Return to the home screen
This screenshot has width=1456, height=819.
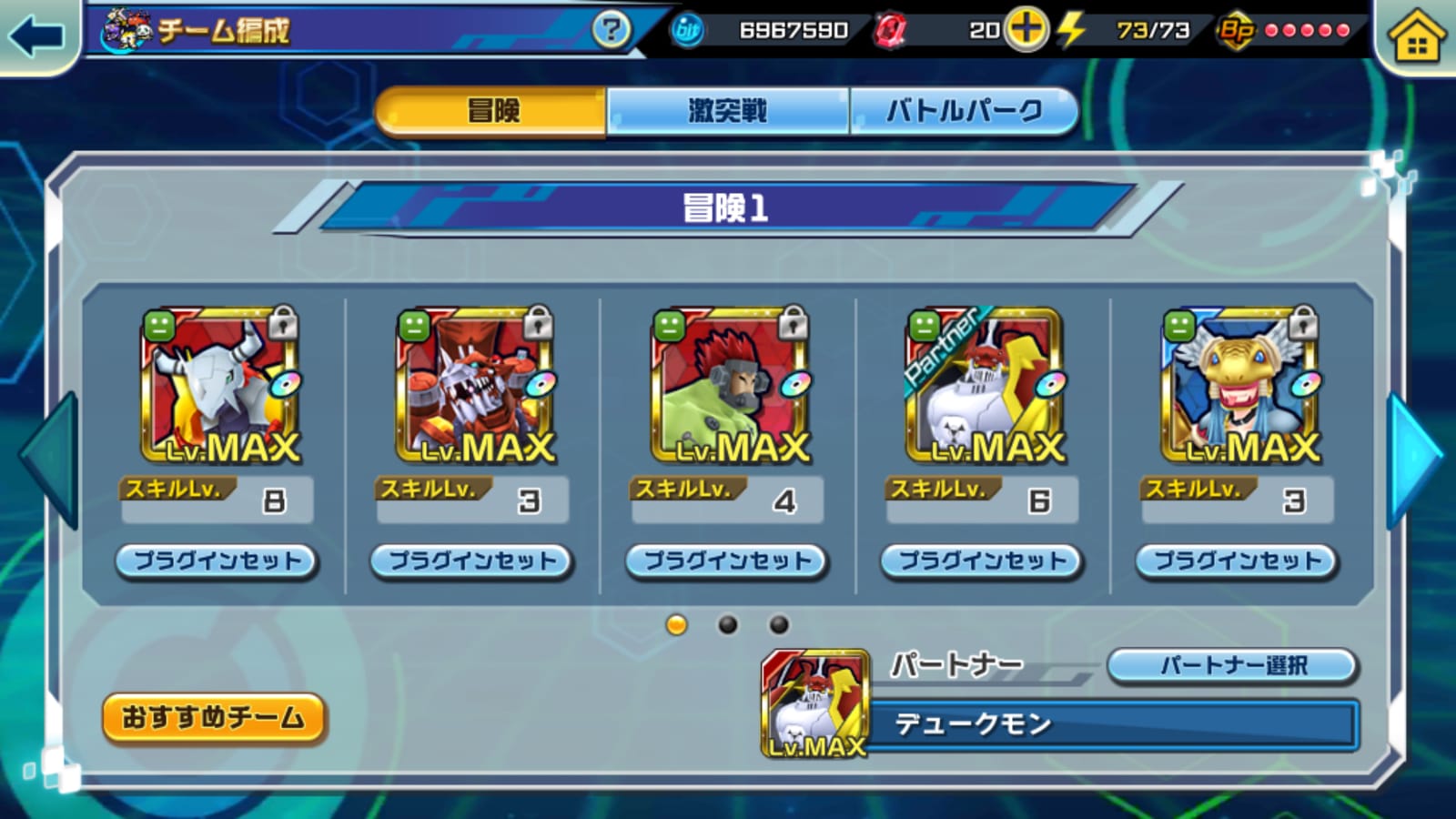pos(1416,38)
